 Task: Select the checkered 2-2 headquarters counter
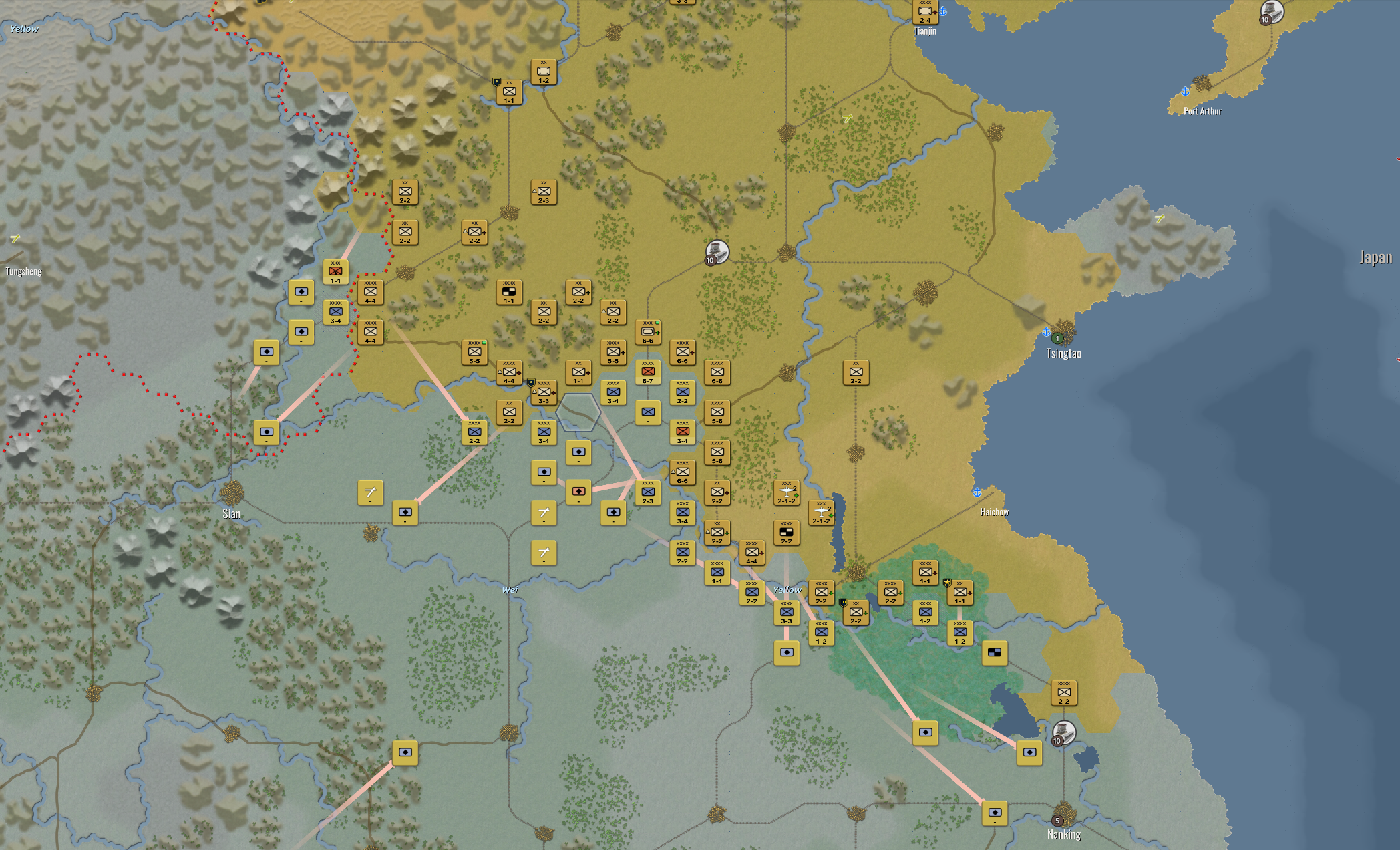(787, 533)
